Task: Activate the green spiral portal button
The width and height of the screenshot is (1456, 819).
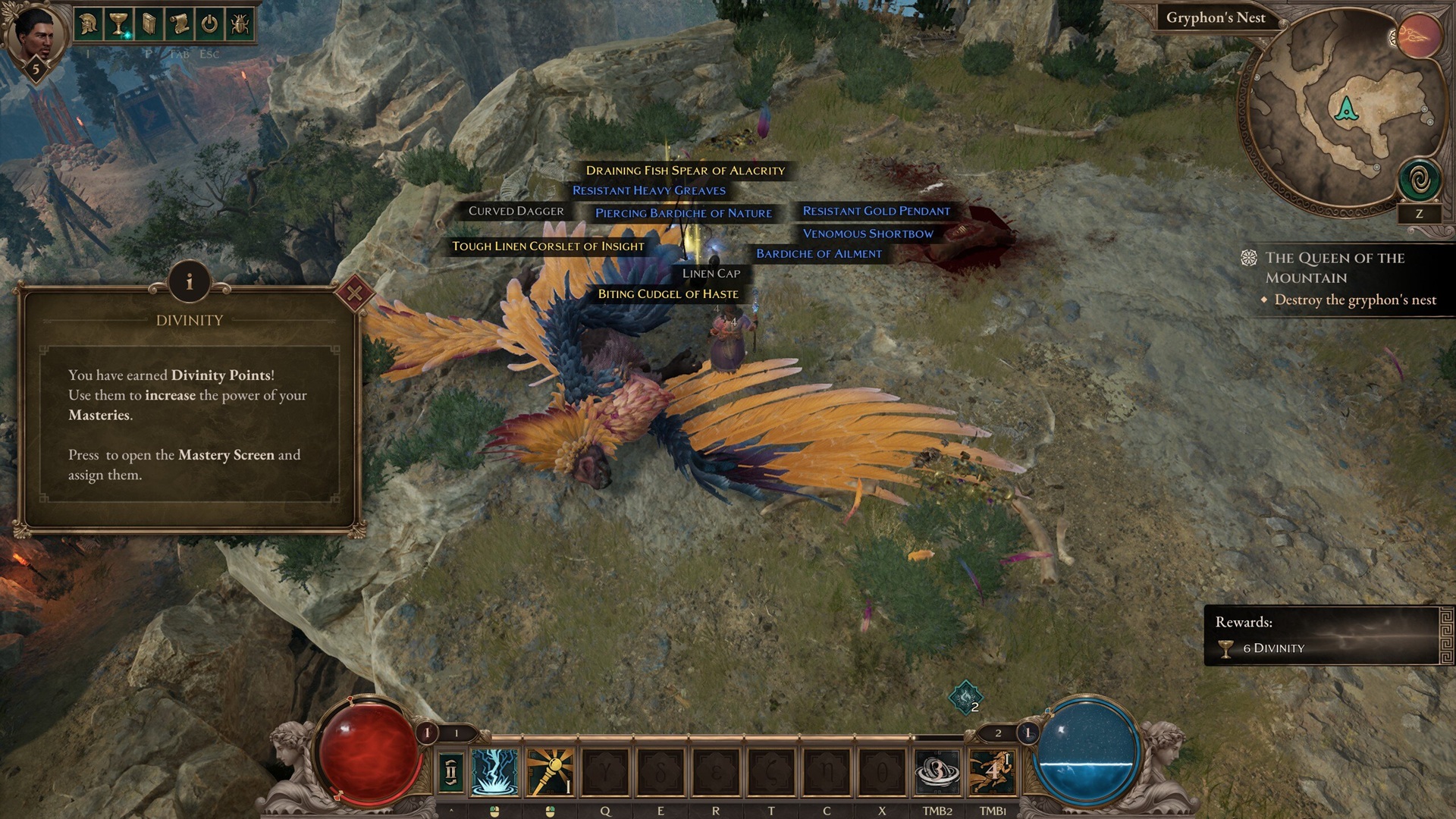Action: [1419, 180]
